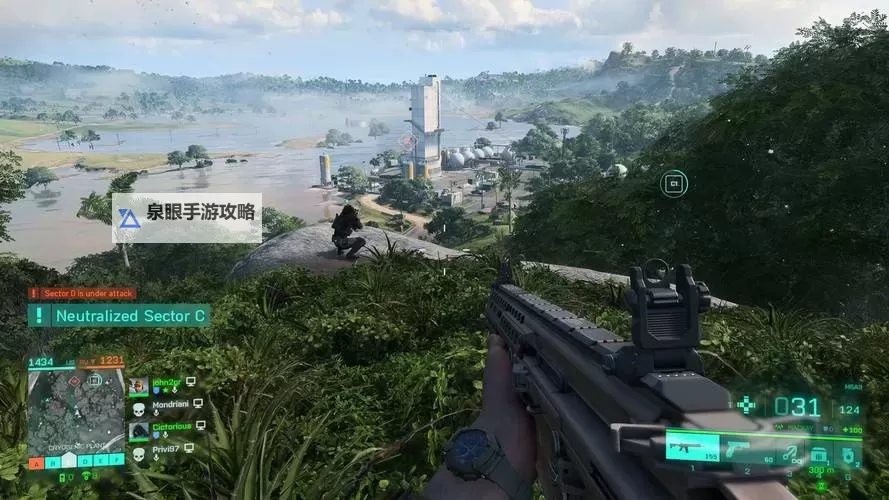The height and width of the screenshot is (500, 889).
Task: Click the minimap showing Cryogenic Plant
Action: (x=76, y=411)
